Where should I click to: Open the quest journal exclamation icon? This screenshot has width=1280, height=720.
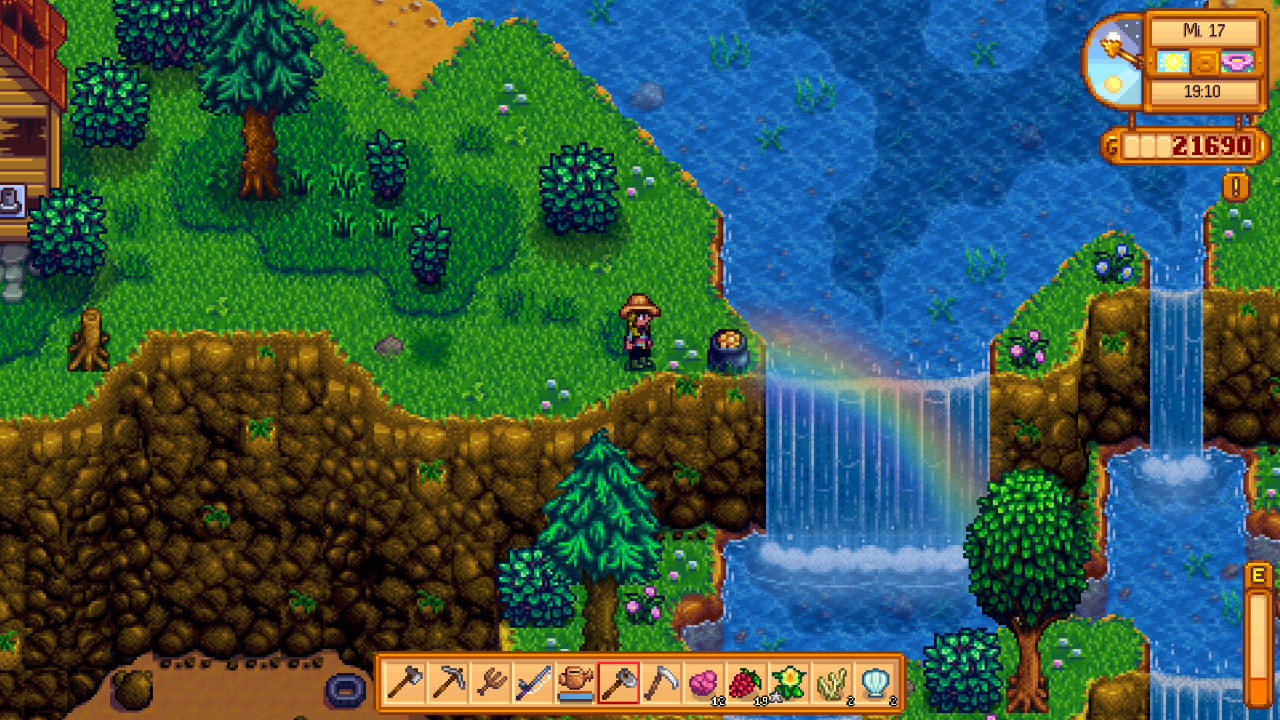[1235, 187]
